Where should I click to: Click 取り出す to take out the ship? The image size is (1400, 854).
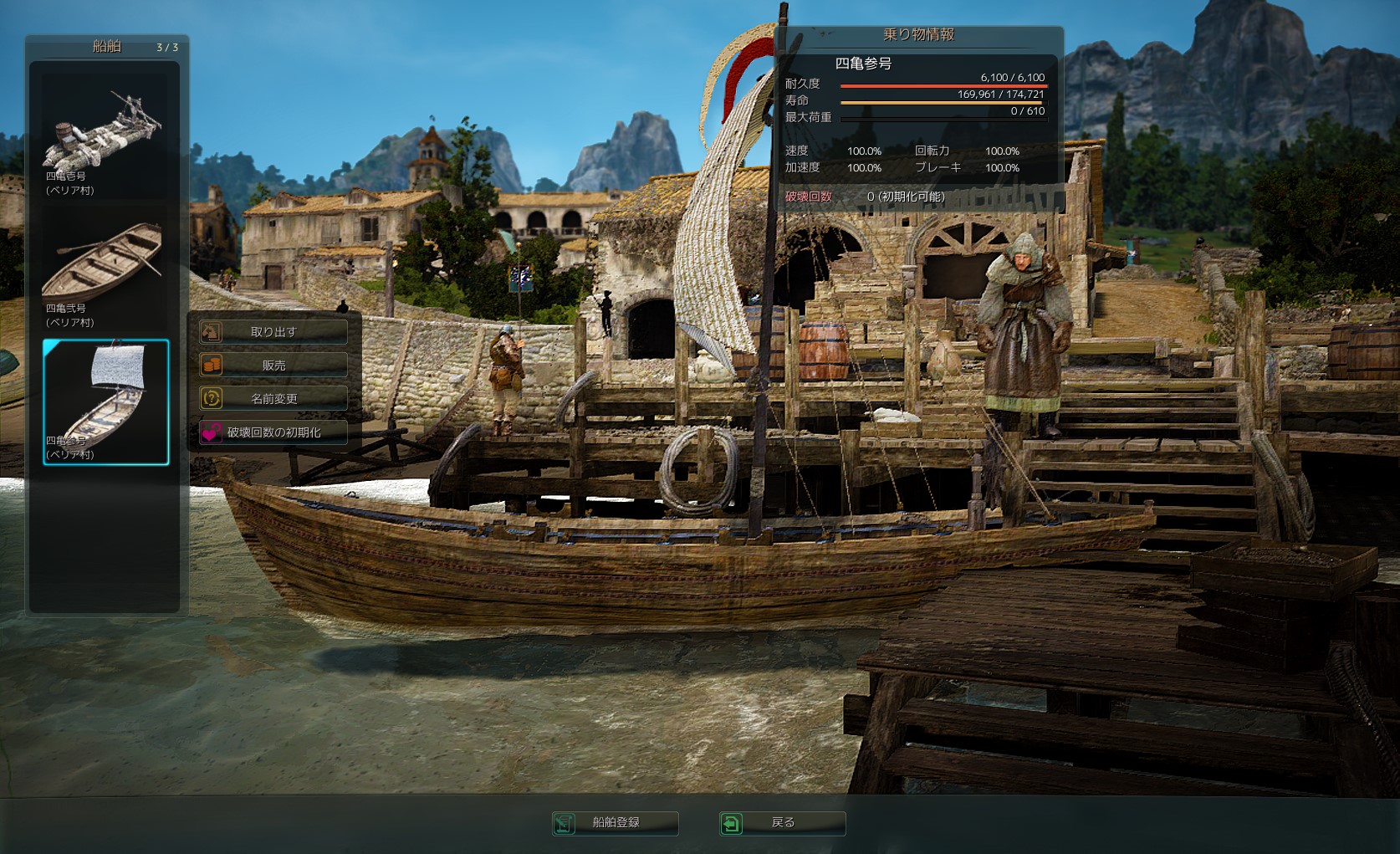tap(273, 332)
